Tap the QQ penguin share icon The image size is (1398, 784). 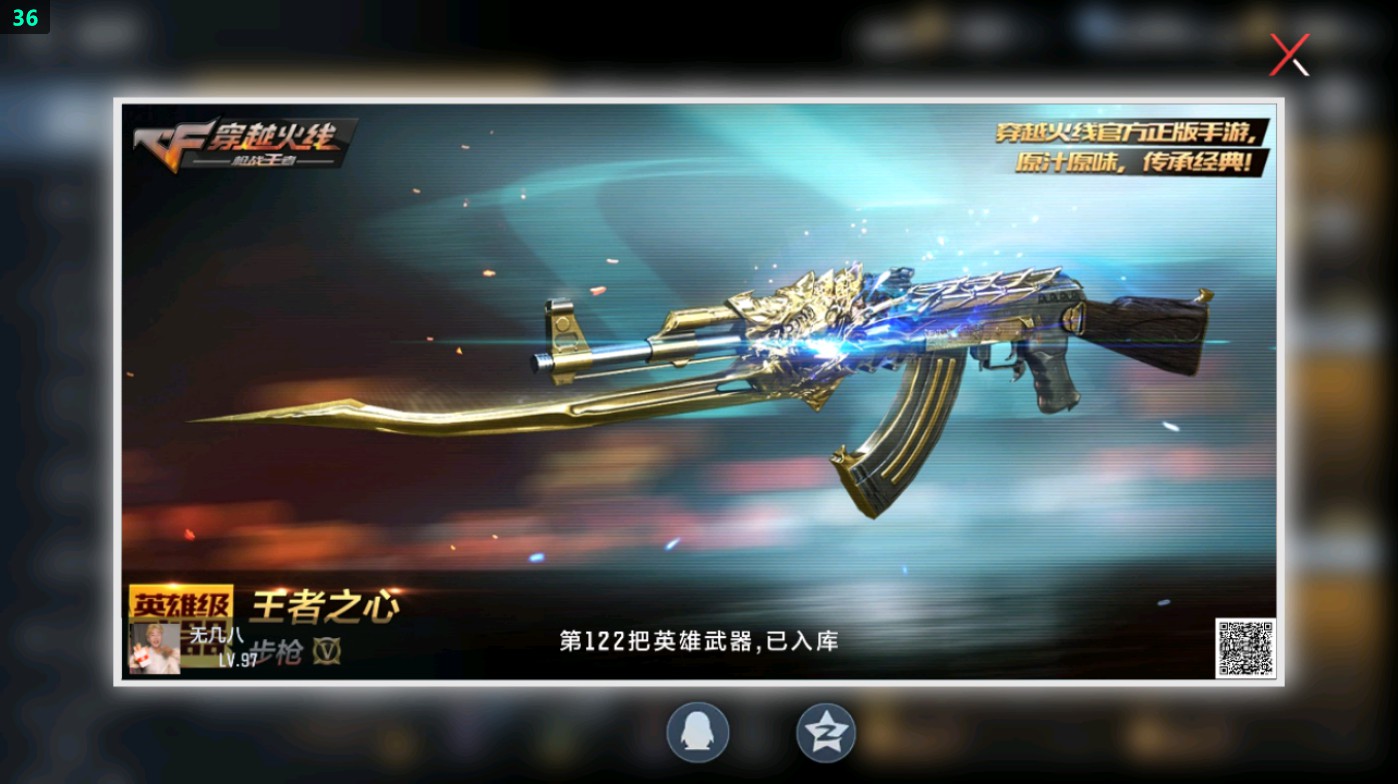tap(697, 732)
